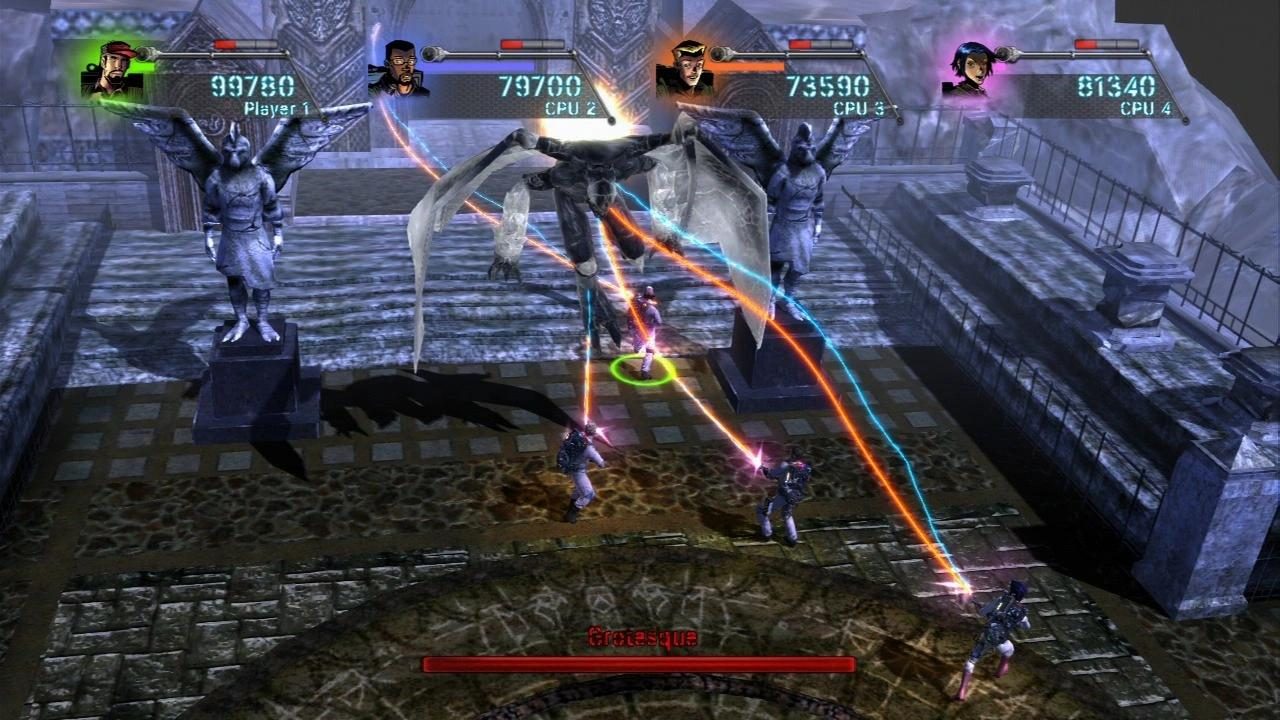The width and height of the screenshot is (1280, 720).
Task: Click the green targeting ring on the ground
Action: pyautogui.click(x=640, y=371)
